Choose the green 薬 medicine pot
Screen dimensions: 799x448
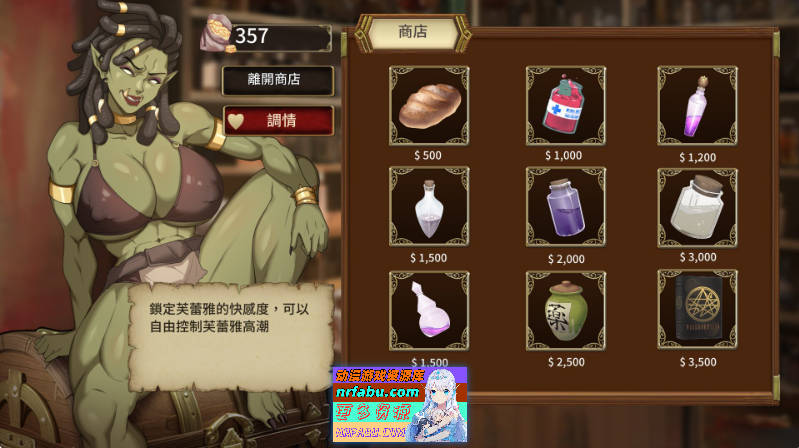(x=565, y=309)
